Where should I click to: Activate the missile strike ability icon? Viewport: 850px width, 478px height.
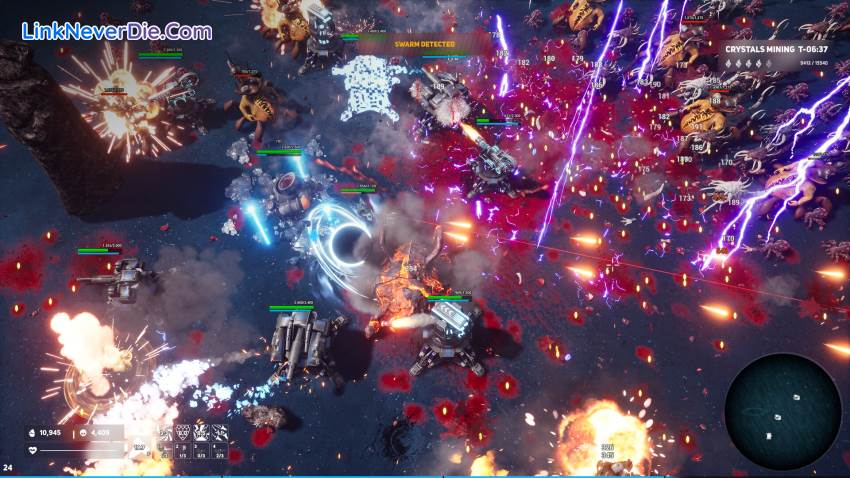click(x=219, y=432)
